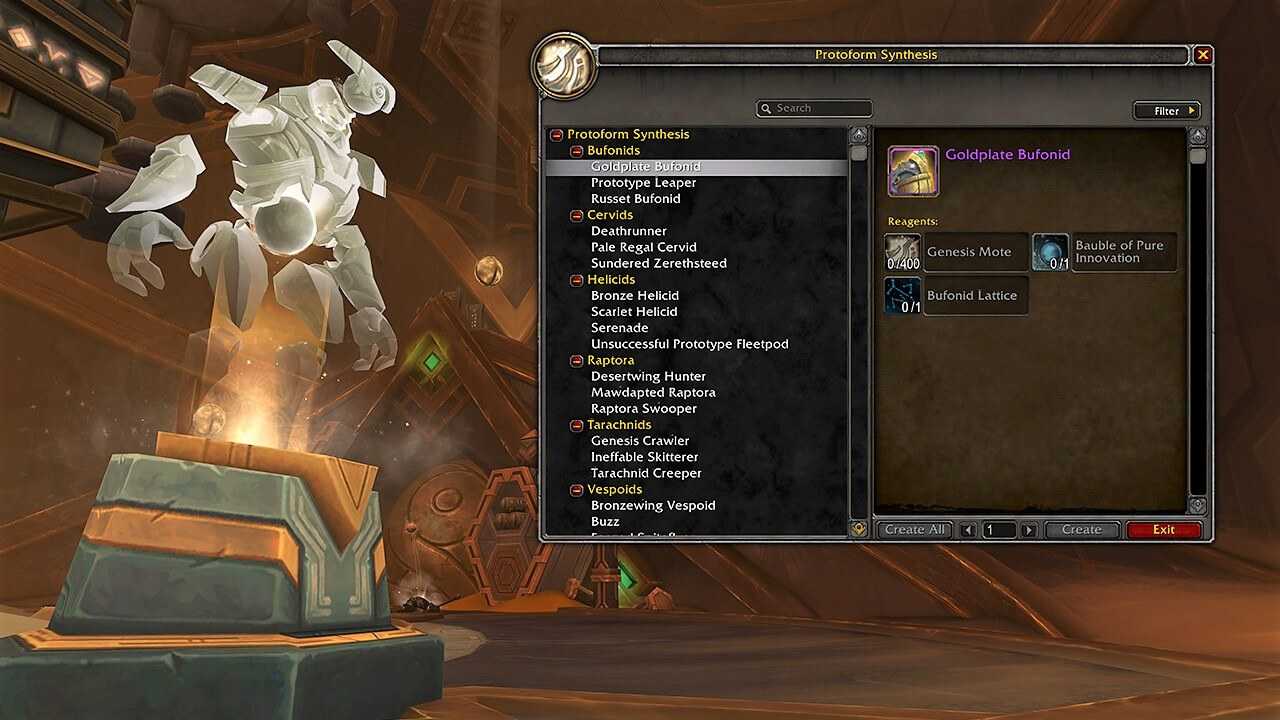Select Prototype Leaper recipe
The image size is (1280, 720).
[643, 183]
